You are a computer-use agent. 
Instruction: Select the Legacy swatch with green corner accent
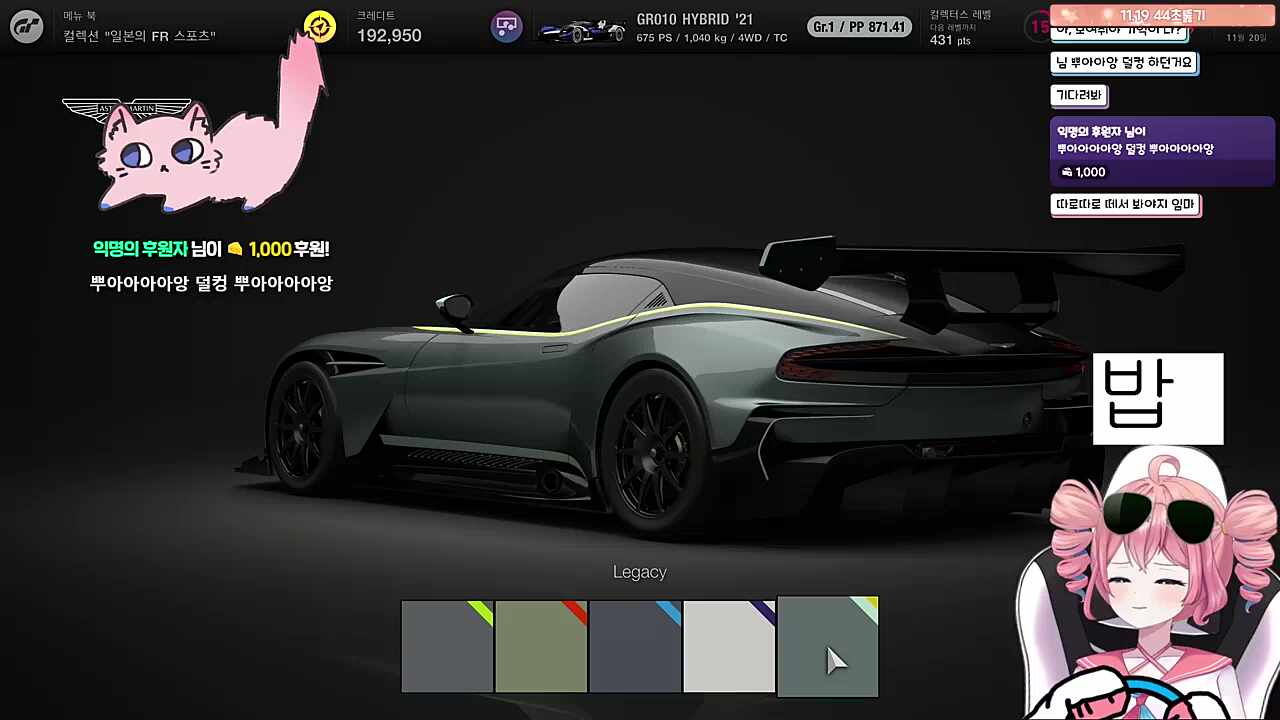click(x=447, y=646)
